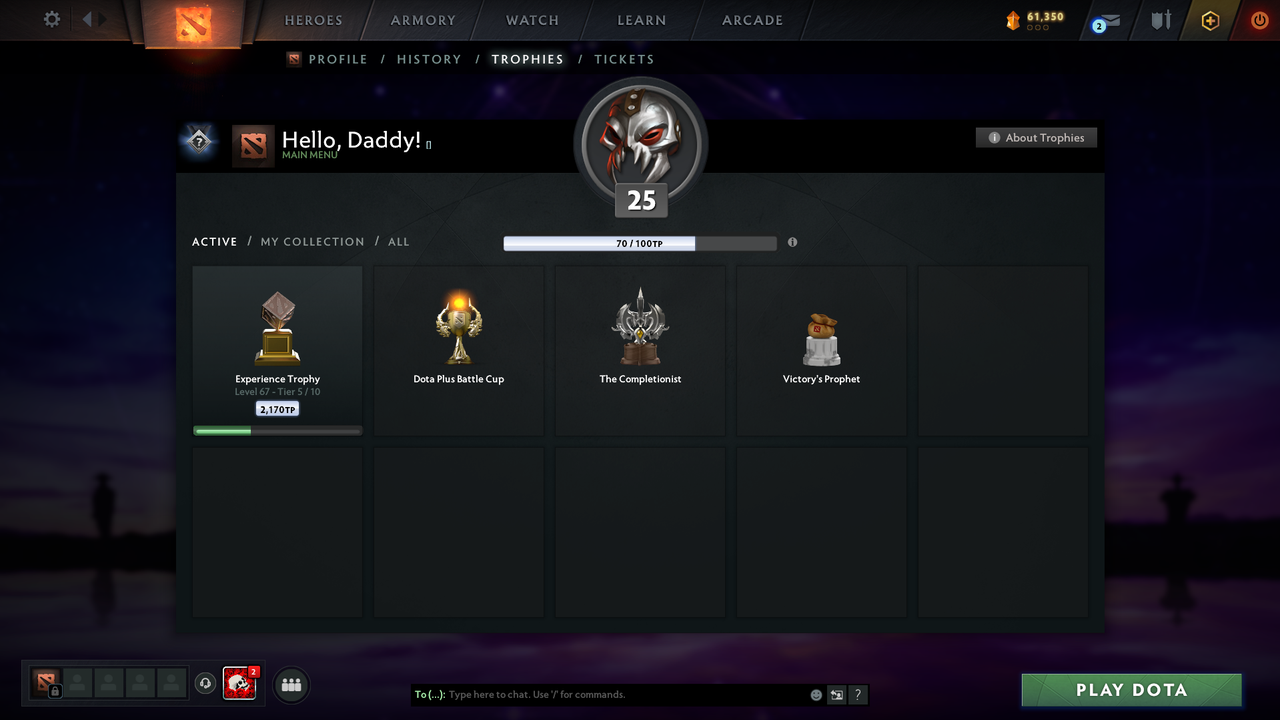Open the skull avatar with notification badge
The height and width of the screenshot is (720, 1280).
pyautogui.click(x=239, y=684)
